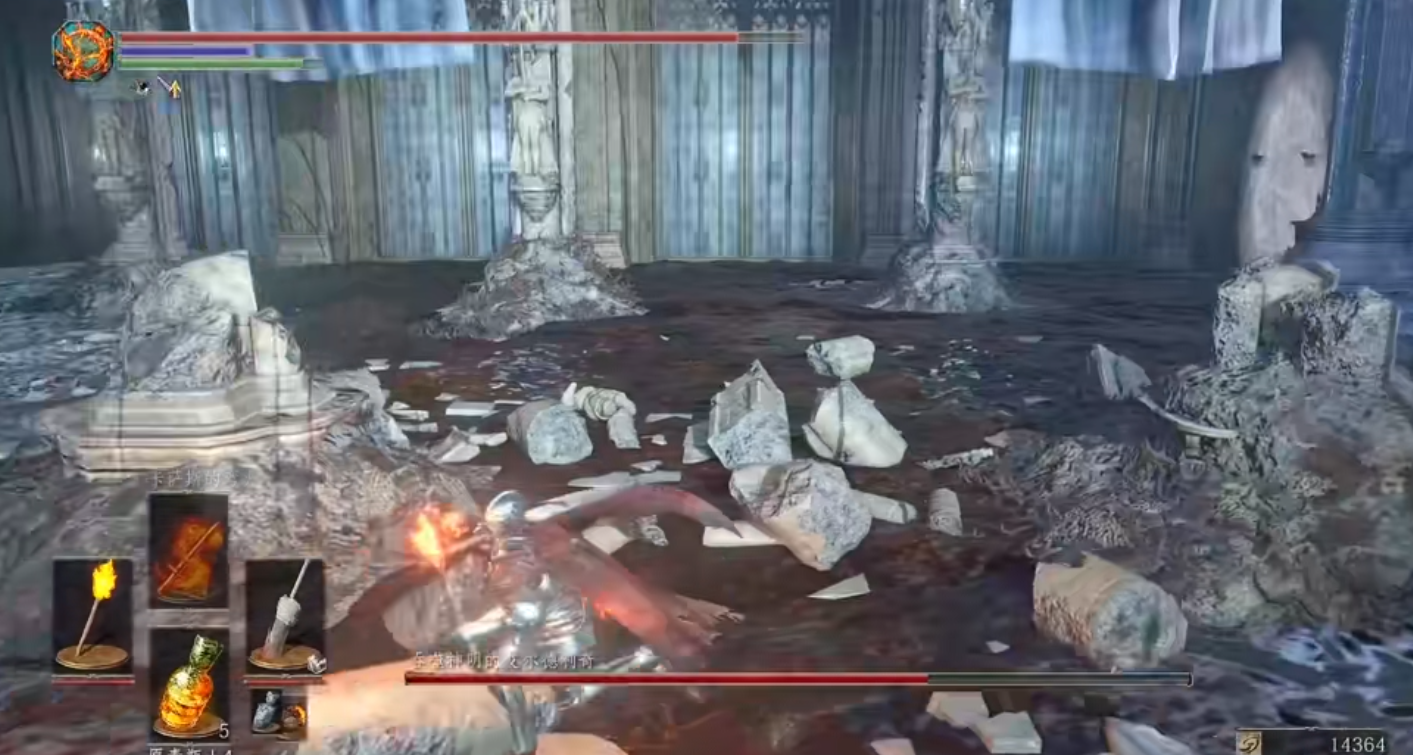Click the small gauntlet and flame slot
Screen dimensions: 1413x755
point(278,712)
